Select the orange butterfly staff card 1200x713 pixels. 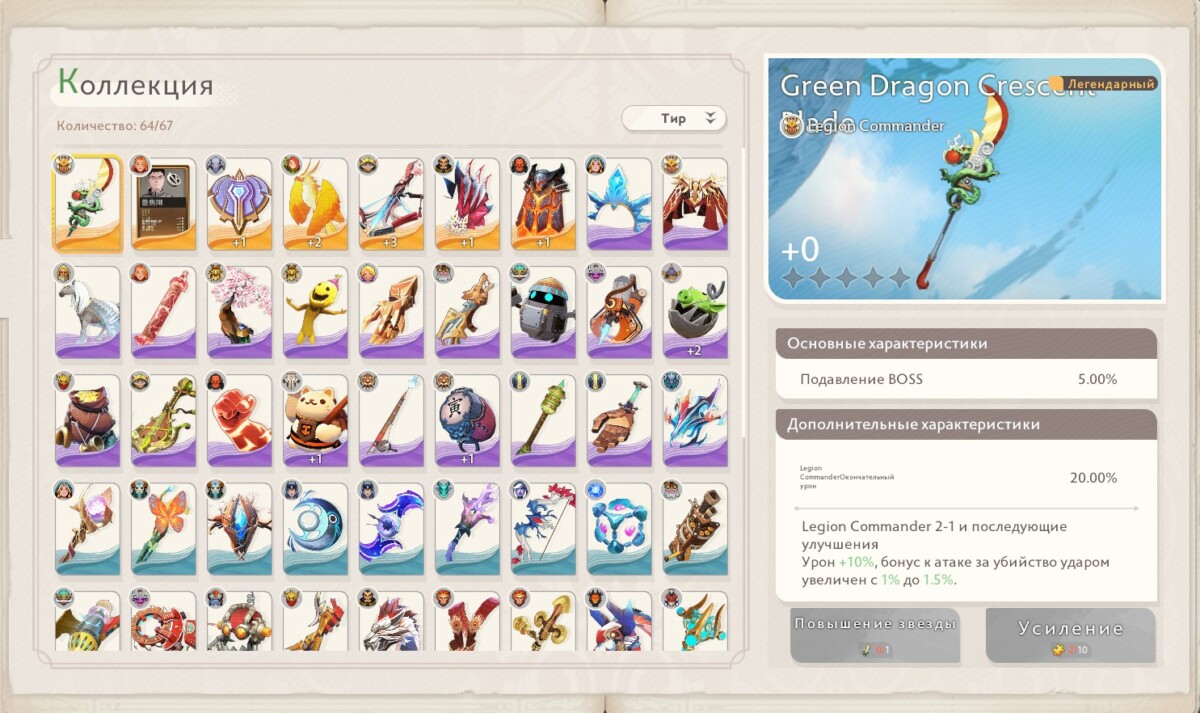point(163,529)
